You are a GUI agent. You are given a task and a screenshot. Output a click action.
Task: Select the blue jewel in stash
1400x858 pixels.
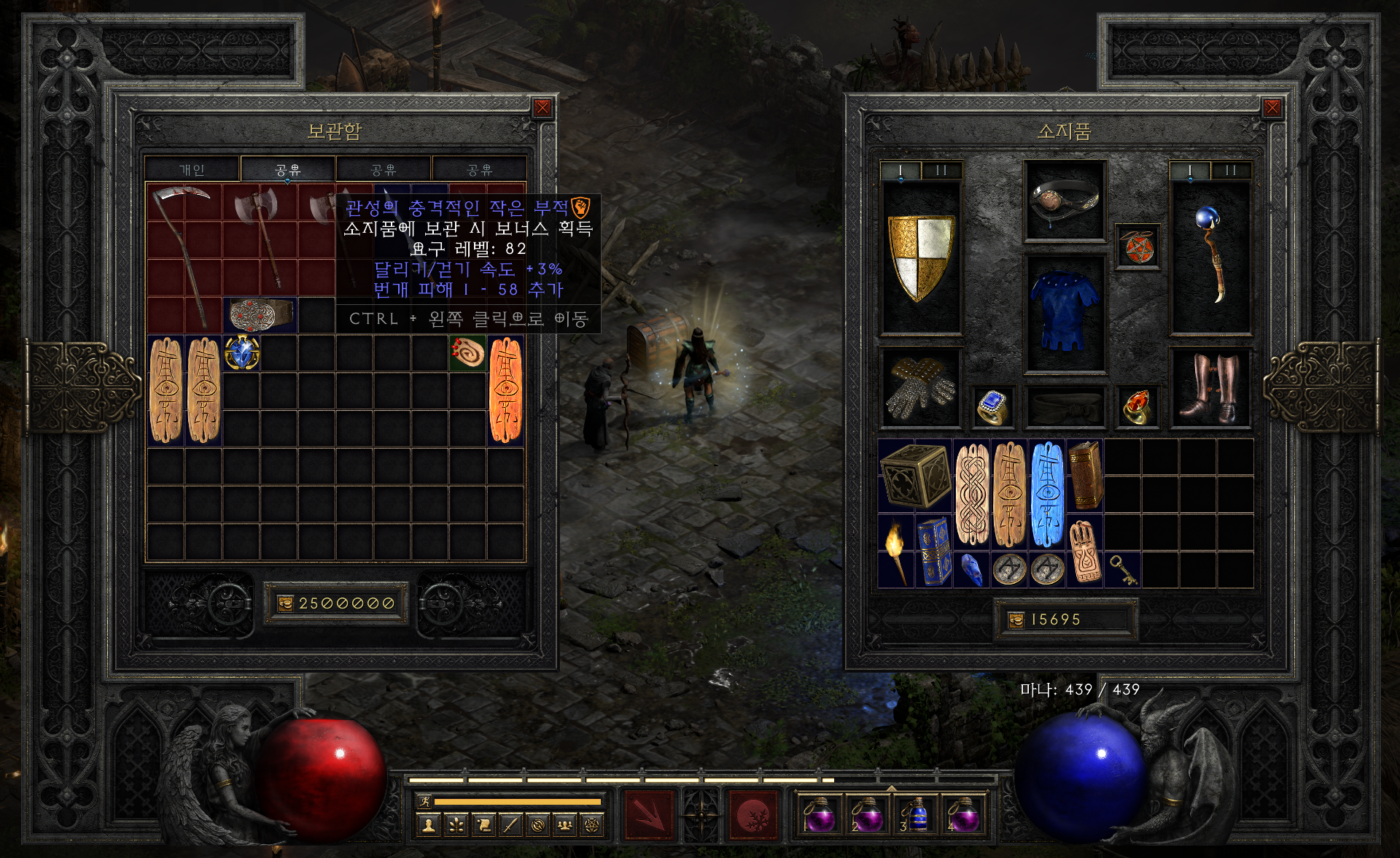241,353
